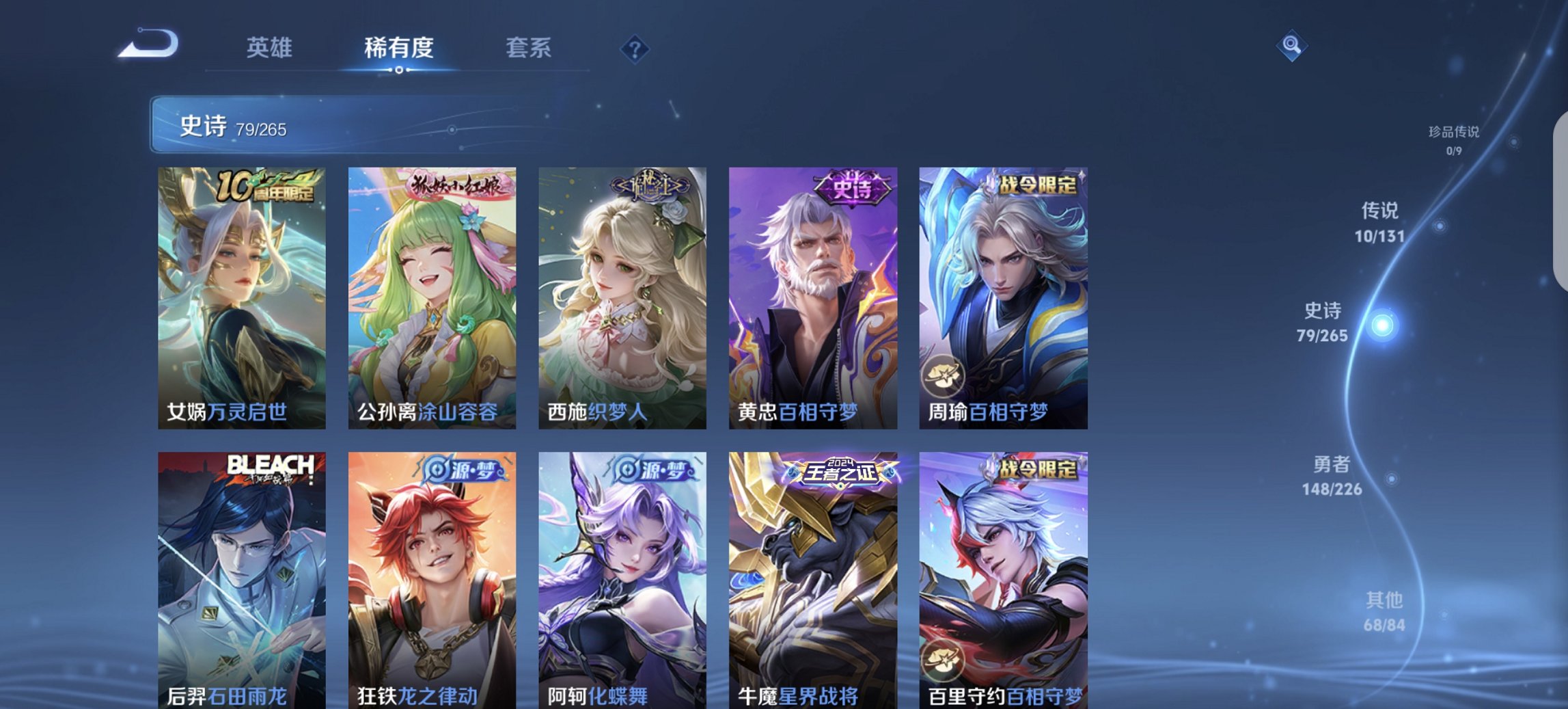The width and height of the screenshot is (1568, 709).
Task: Switch to the 英雄 tab
Action: pyautogui.click(x=270, y=49)
